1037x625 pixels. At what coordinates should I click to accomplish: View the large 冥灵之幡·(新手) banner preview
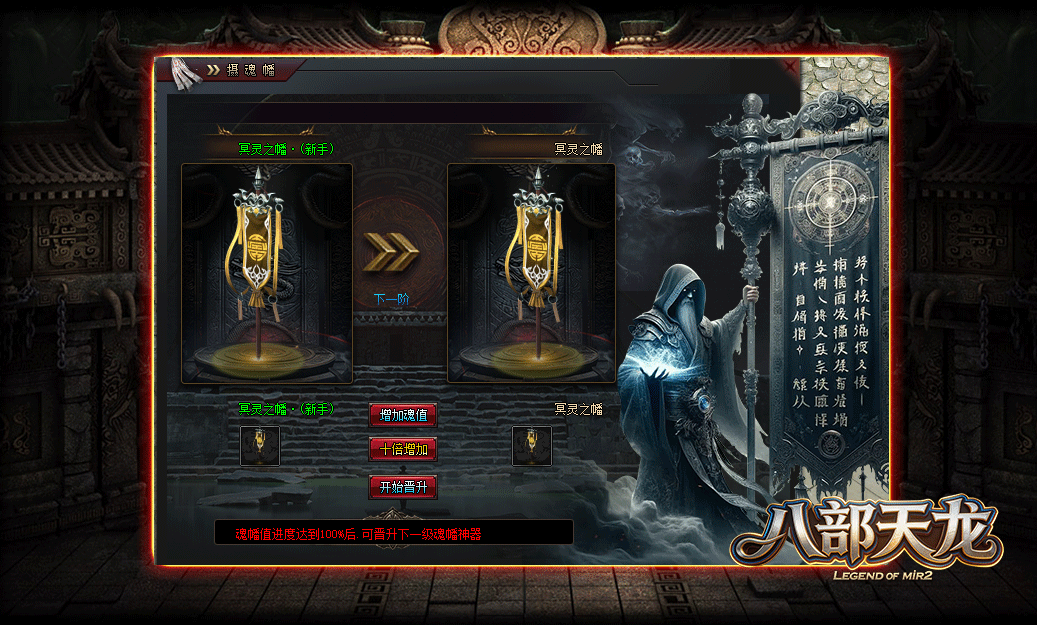(x=267, y=273)
